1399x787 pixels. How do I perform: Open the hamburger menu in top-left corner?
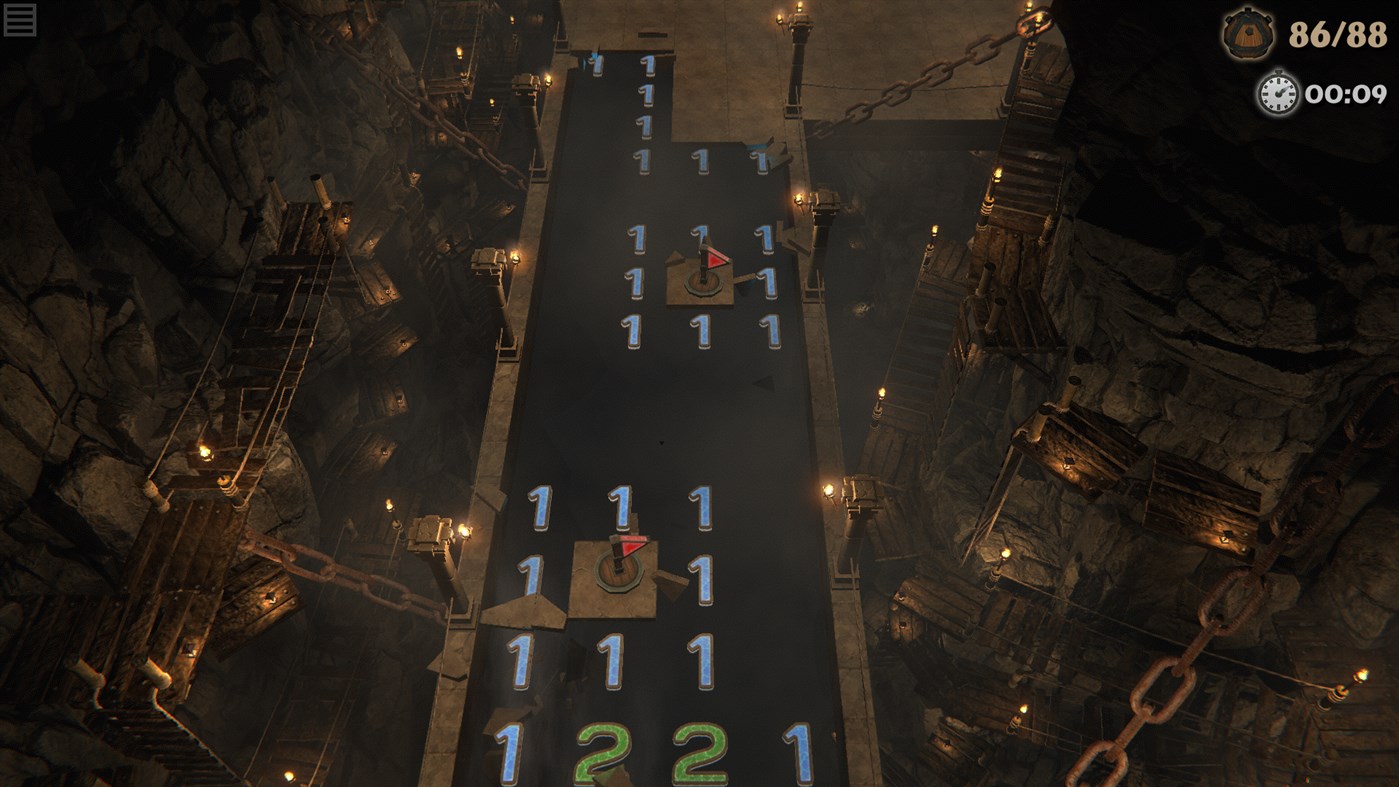[x=20, y=19]
